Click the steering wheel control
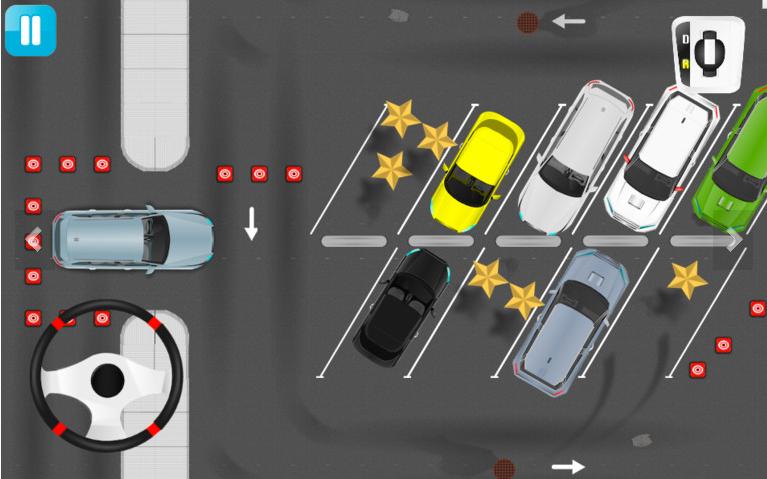Image resolution: width=767 pixels, height=479 pixels. 107,378
